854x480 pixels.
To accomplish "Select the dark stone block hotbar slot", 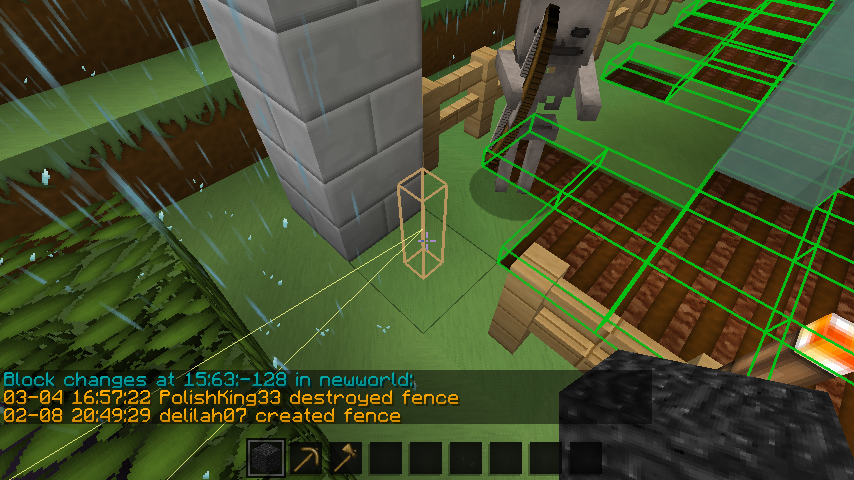I will tap(266, 458).
